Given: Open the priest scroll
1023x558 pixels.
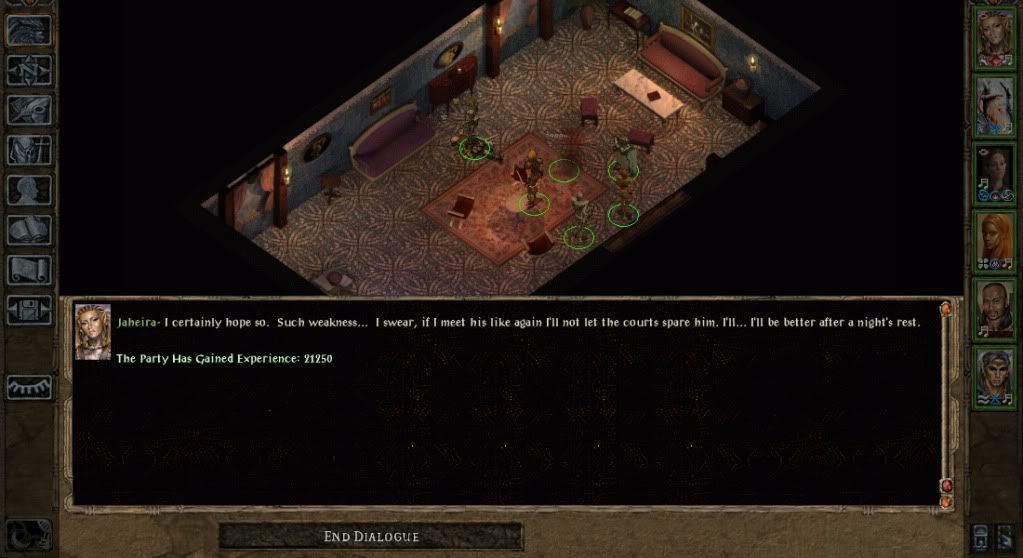Looking at the screenshot, I should pos(29,270).
